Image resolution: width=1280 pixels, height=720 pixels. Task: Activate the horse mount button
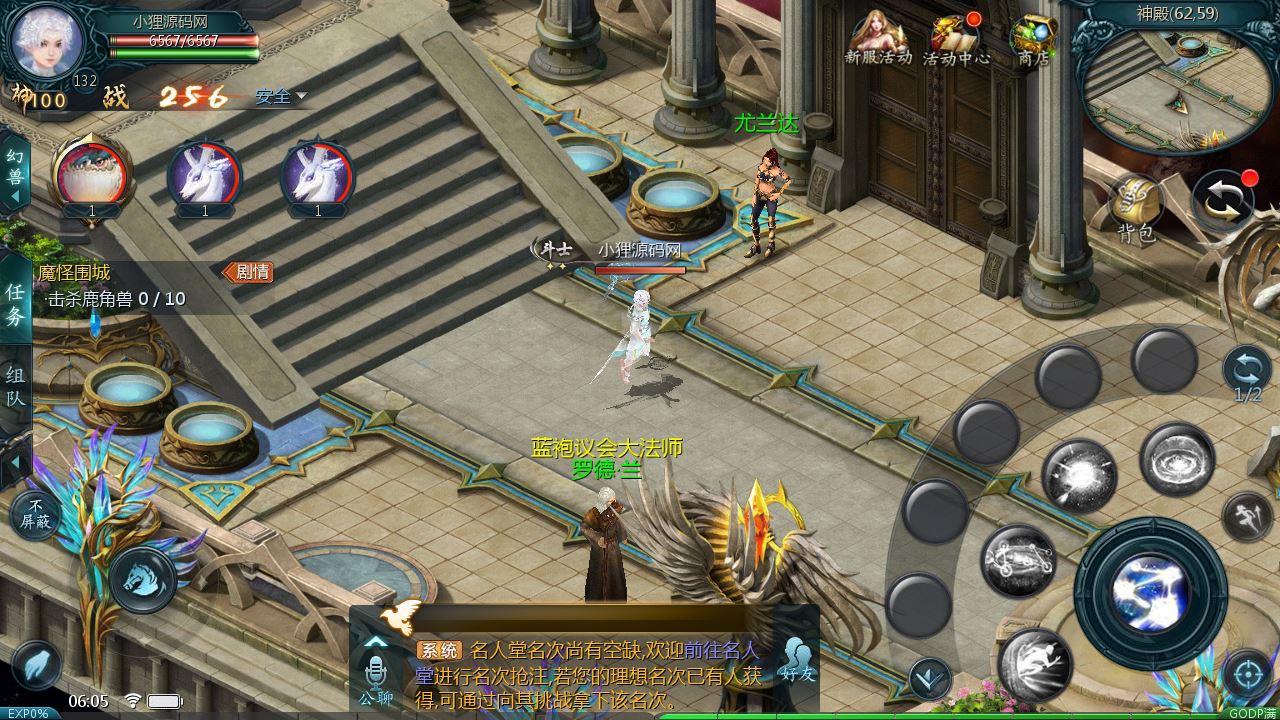click(142, 579)
